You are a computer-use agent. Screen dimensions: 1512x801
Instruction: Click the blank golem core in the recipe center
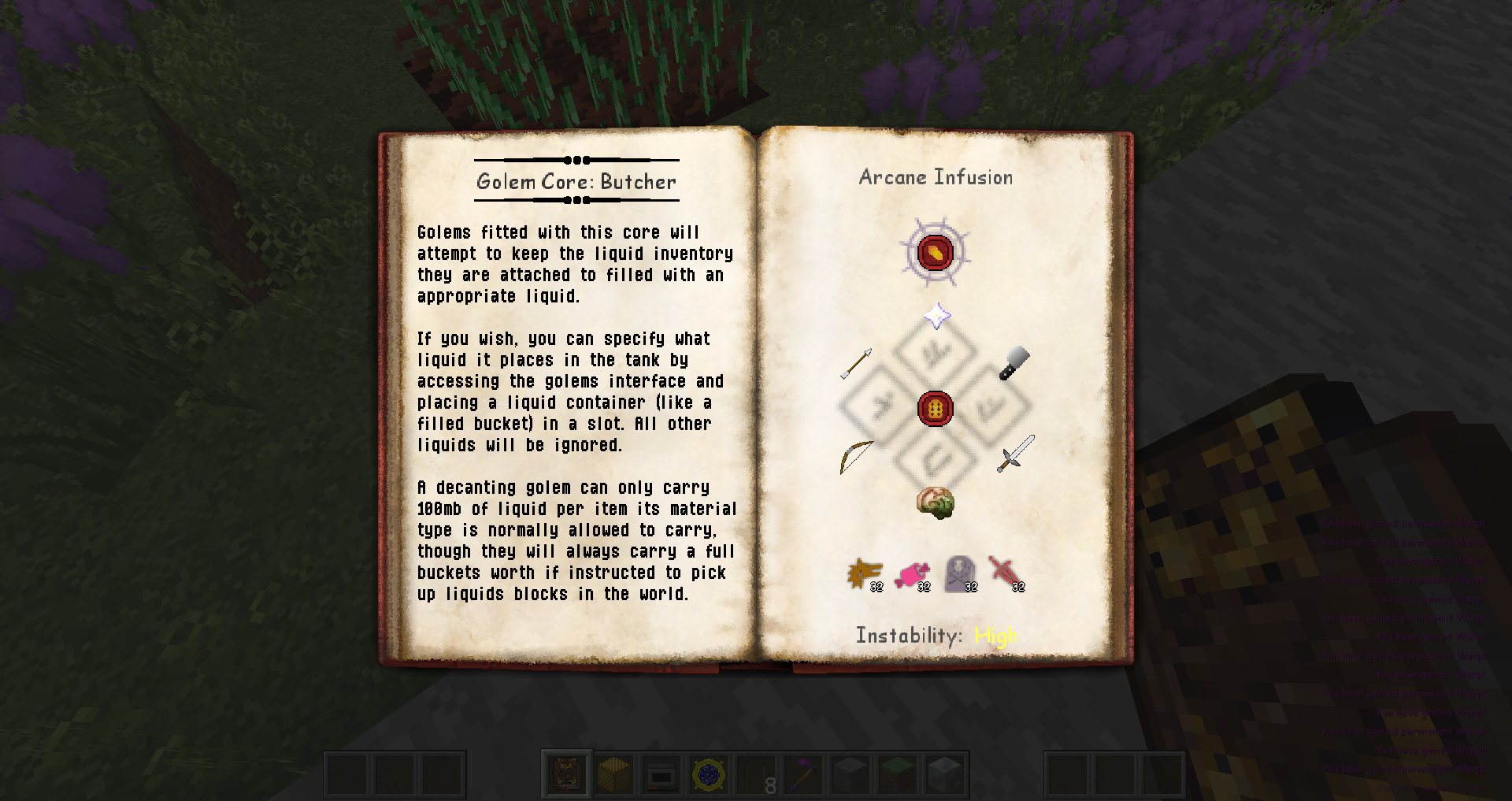coord(936,409)
